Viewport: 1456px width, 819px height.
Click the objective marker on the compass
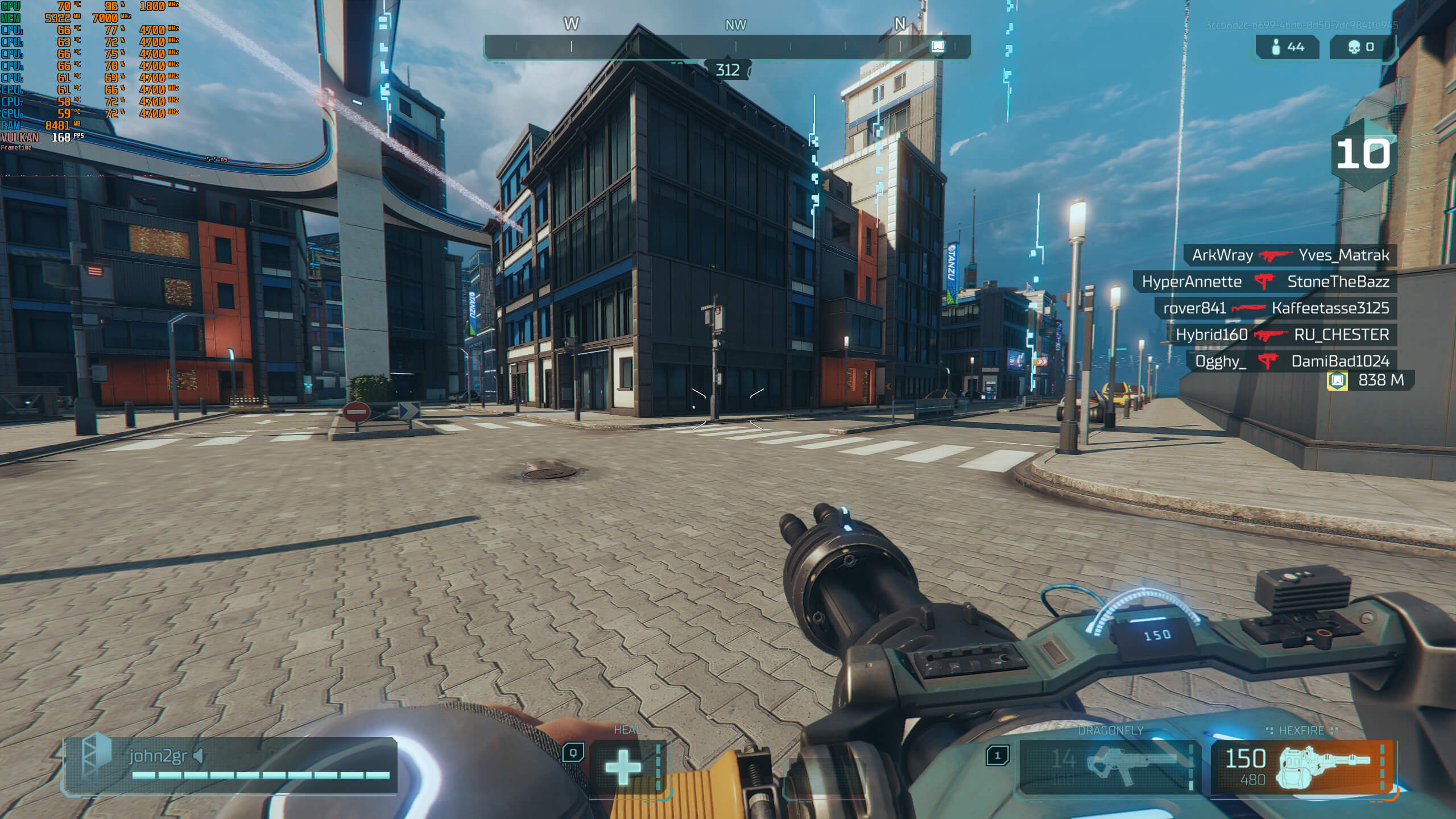(x=937, y=47)
